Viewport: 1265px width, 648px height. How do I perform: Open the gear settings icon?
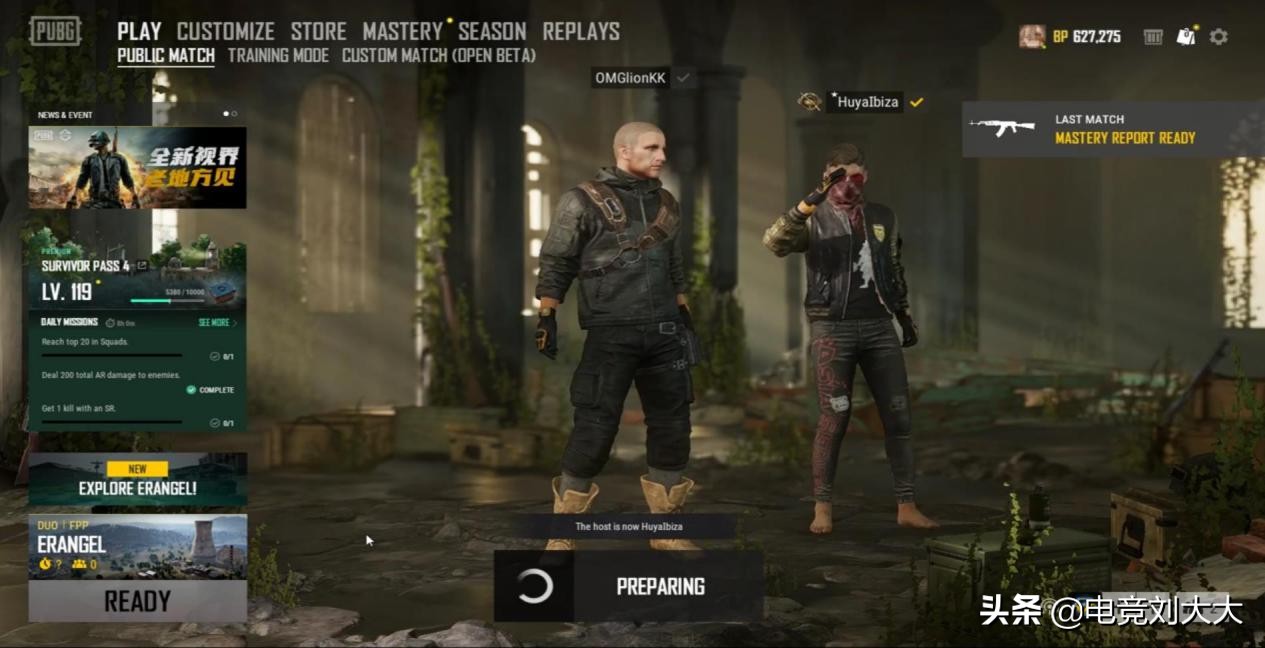point(1218,37)
